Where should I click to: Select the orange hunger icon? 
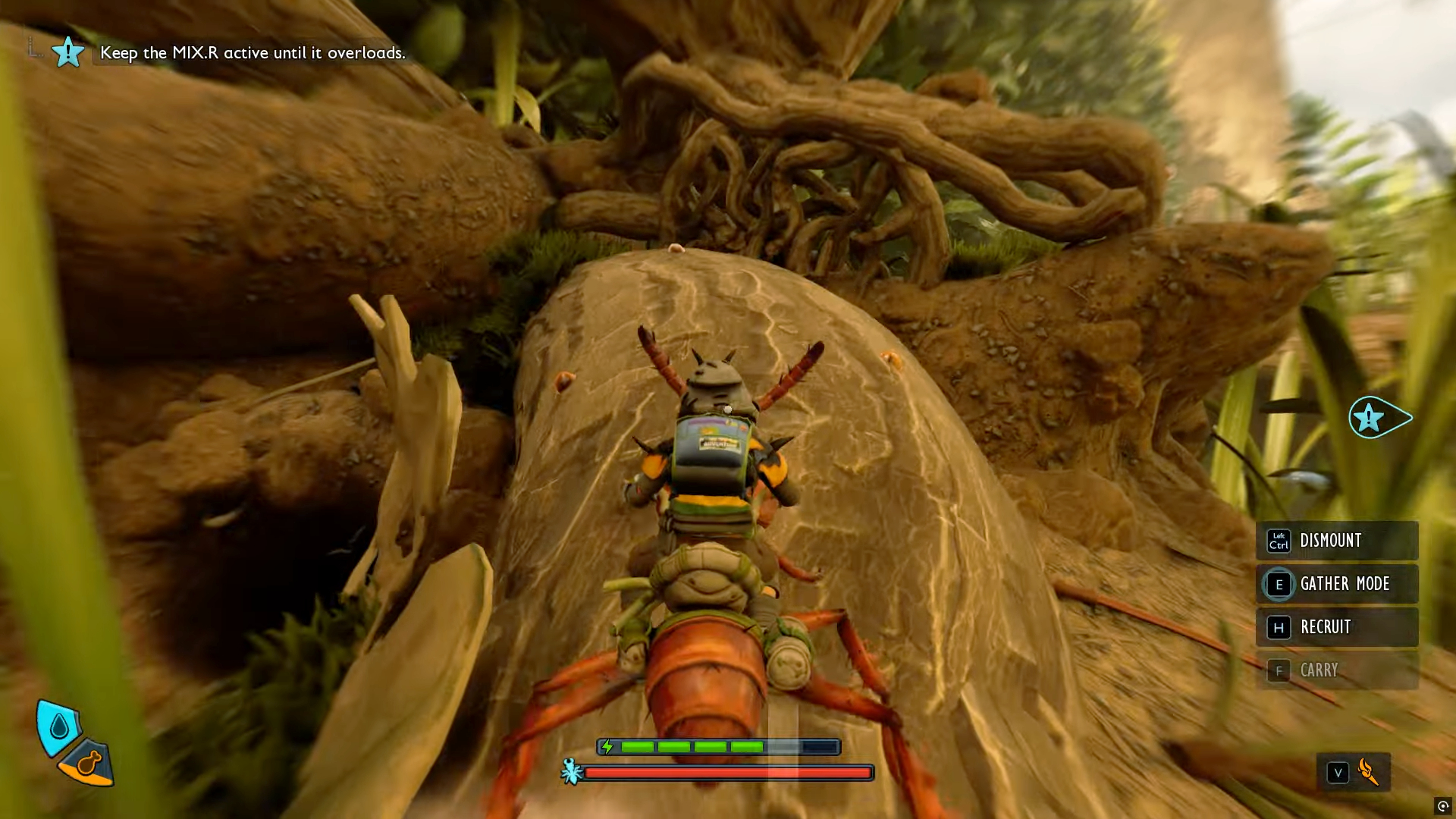(x=89, y=761)
